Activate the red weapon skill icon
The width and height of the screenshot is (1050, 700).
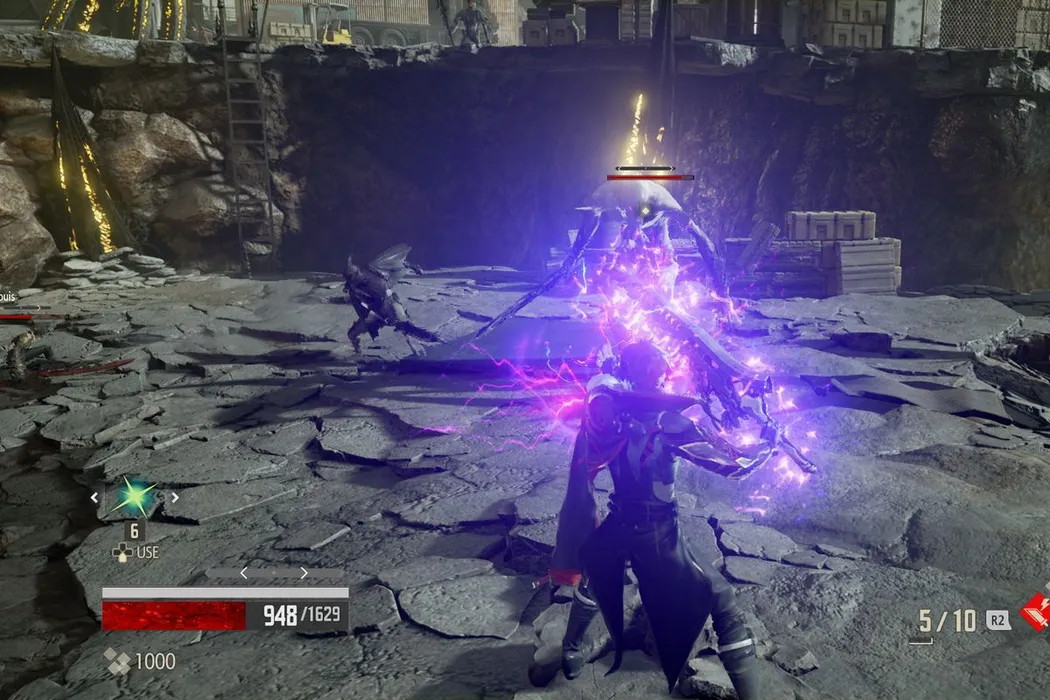pos(1037,610)
